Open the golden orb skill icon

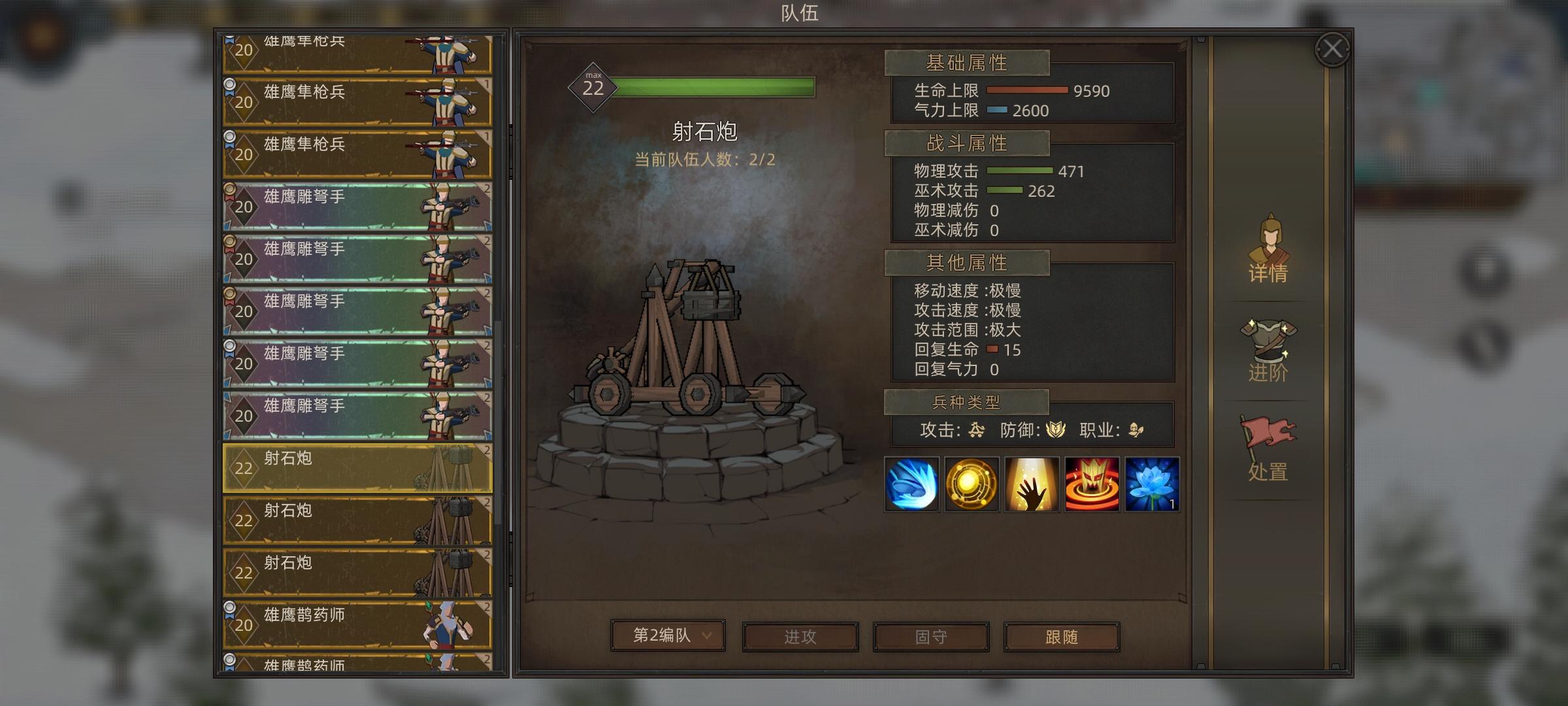coord(971,484)
